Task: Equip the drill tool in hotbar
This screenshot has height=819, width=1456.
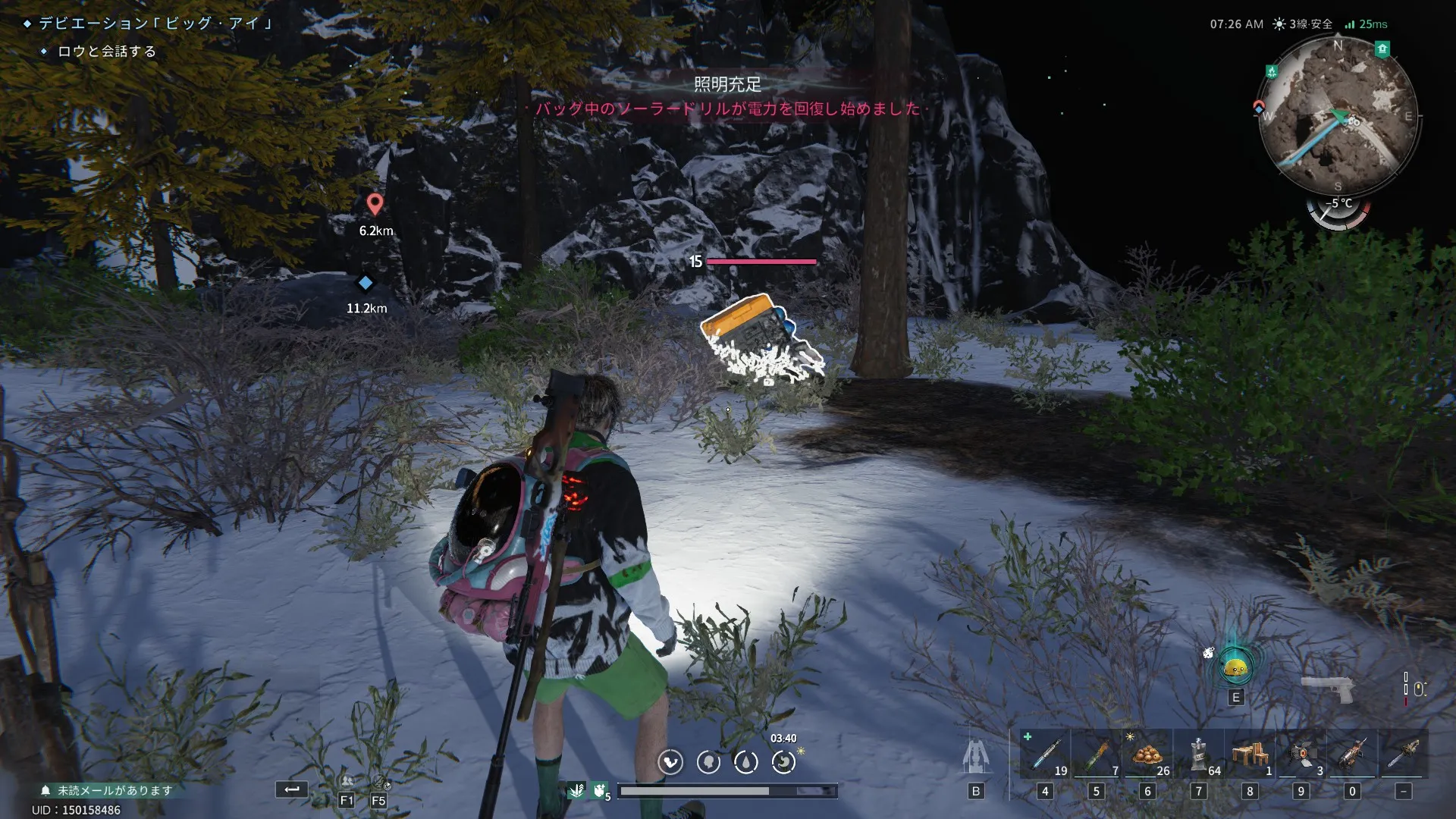Action: 1352,754
